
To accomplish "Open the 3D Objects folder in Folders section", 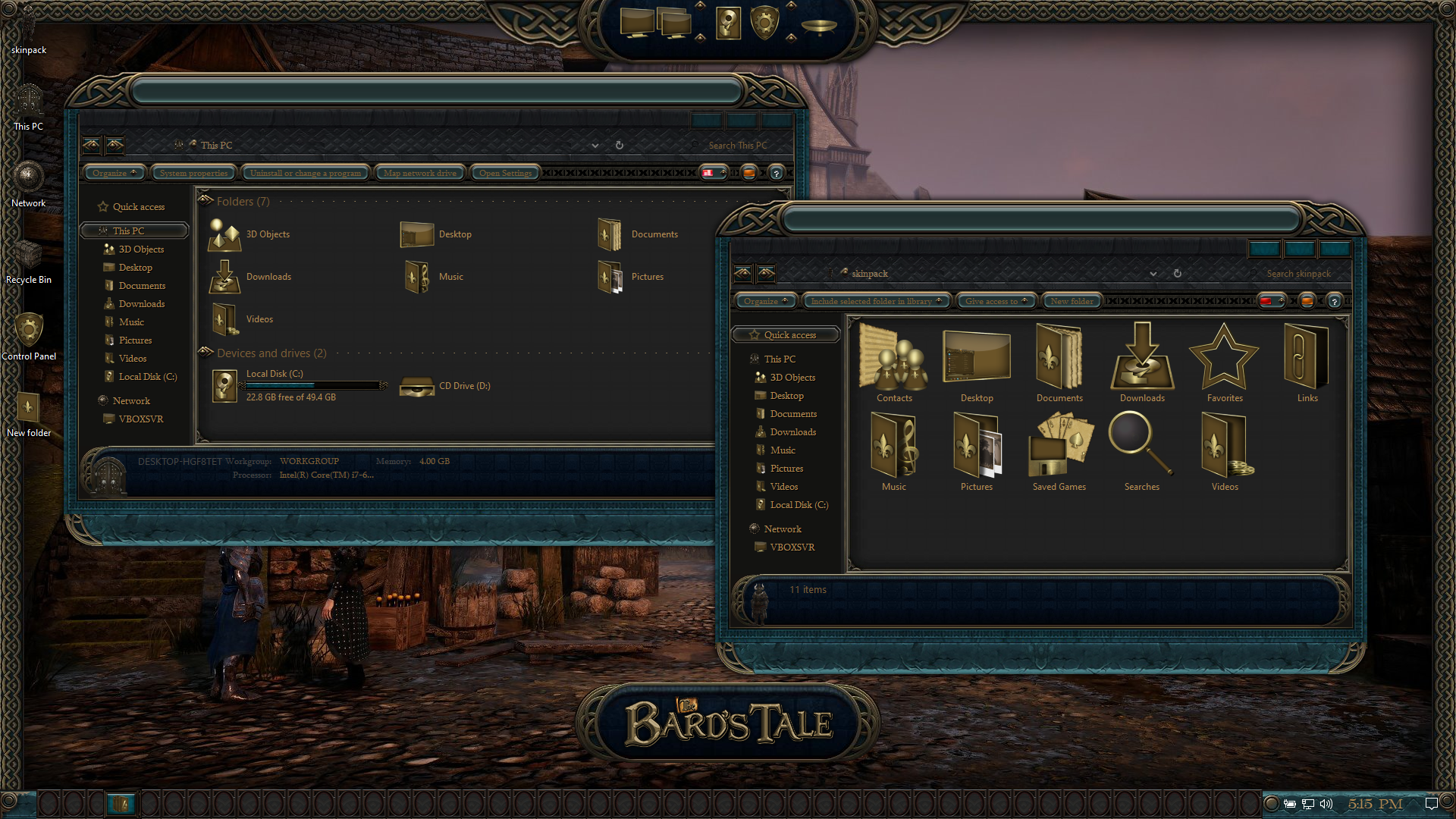I will tap(250, 234).
